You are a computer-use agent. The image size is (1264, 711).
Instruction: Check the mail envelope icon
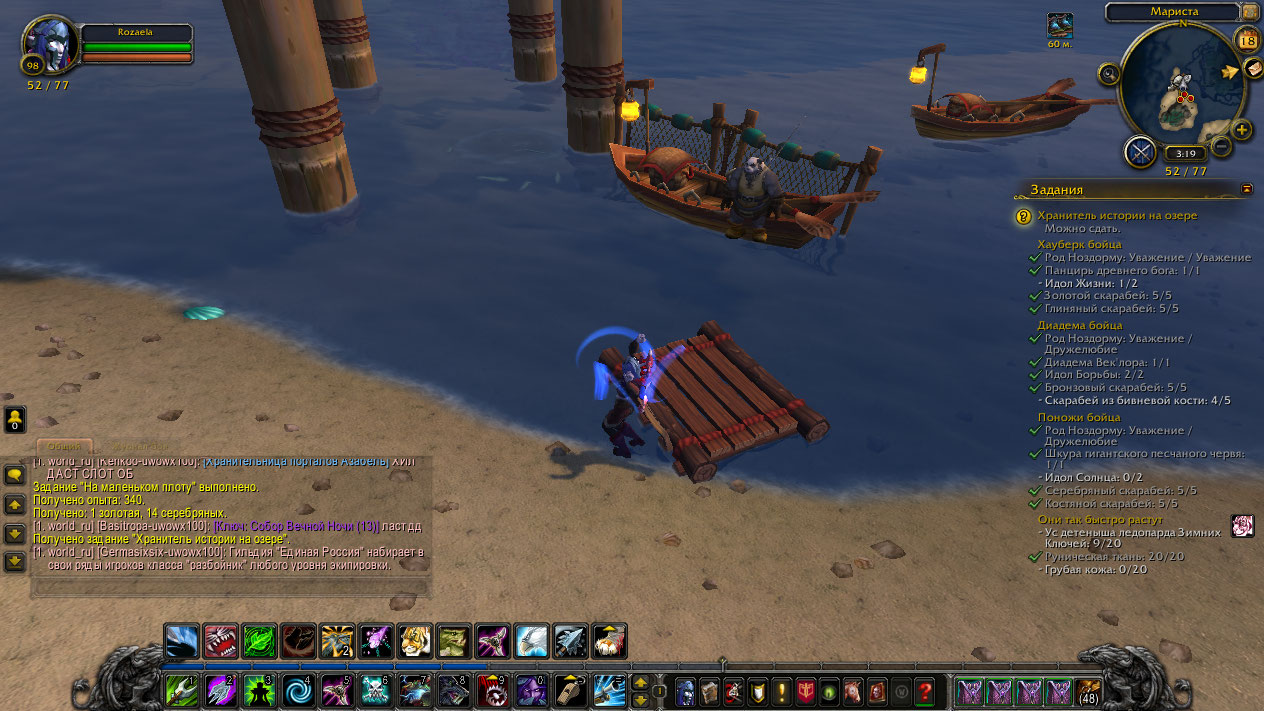coord(1253,69)
